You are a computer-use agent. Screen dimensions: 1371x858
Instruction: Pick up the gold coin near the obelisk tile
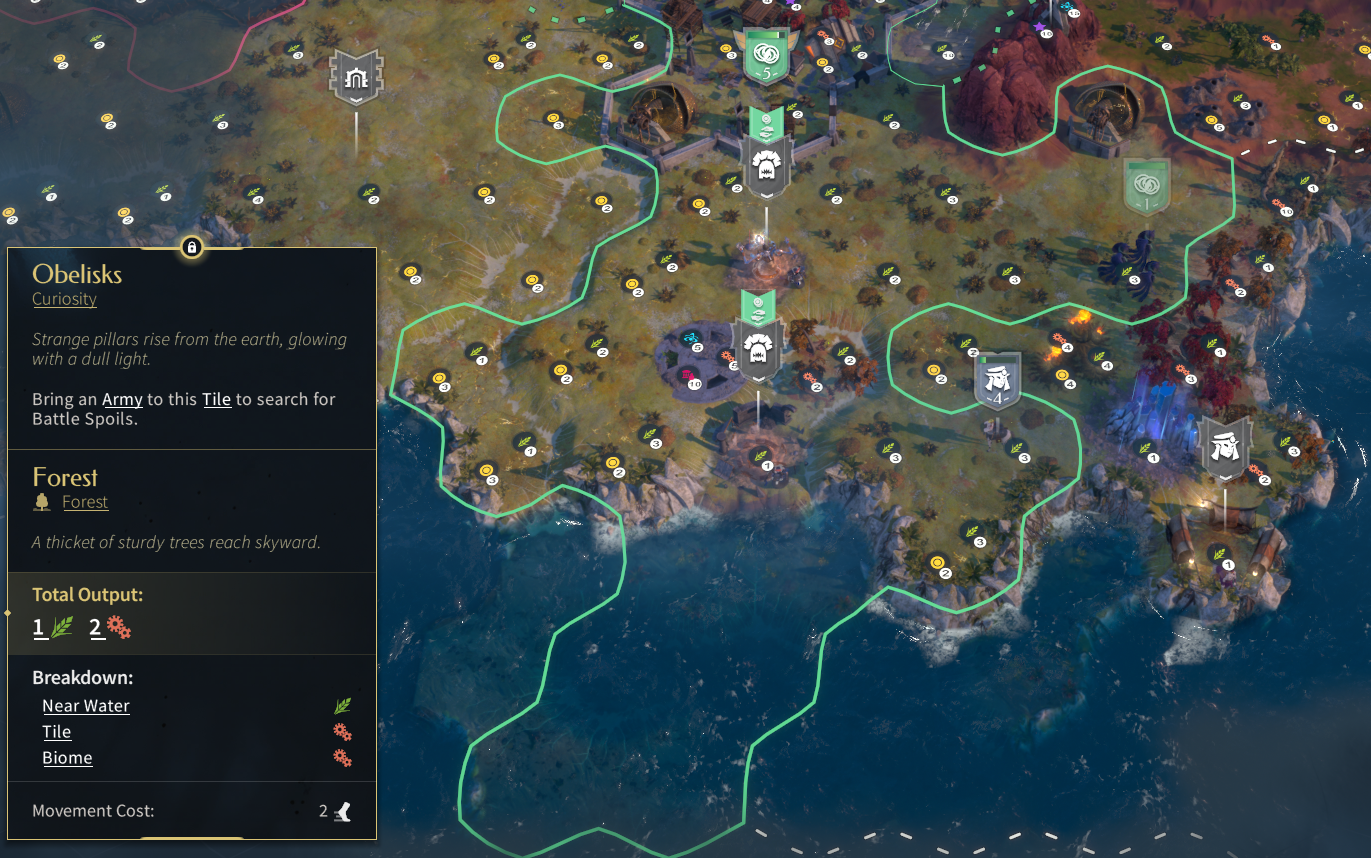coord(632,285)
